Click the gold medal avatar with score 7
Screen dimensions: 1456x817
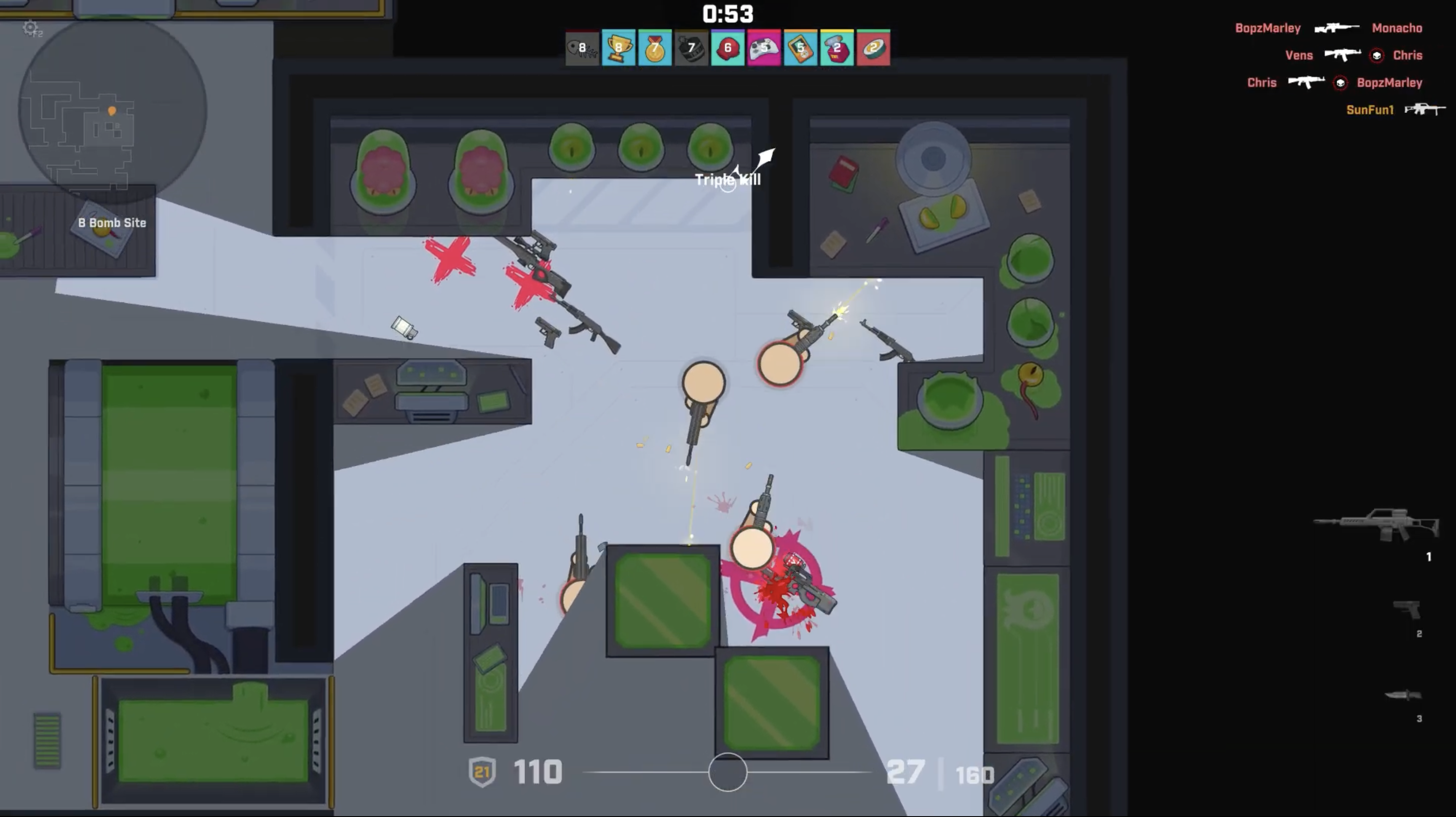(x=654, y=48)
